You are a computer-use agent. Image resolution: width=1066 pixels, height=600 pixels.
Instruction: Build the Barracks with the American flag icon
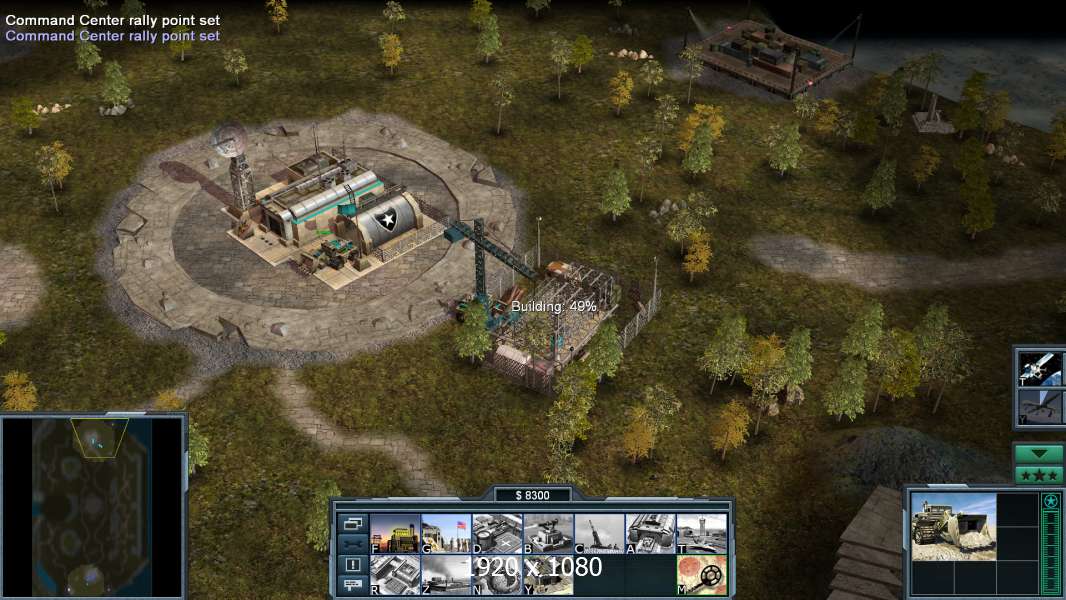pos(446,534)
